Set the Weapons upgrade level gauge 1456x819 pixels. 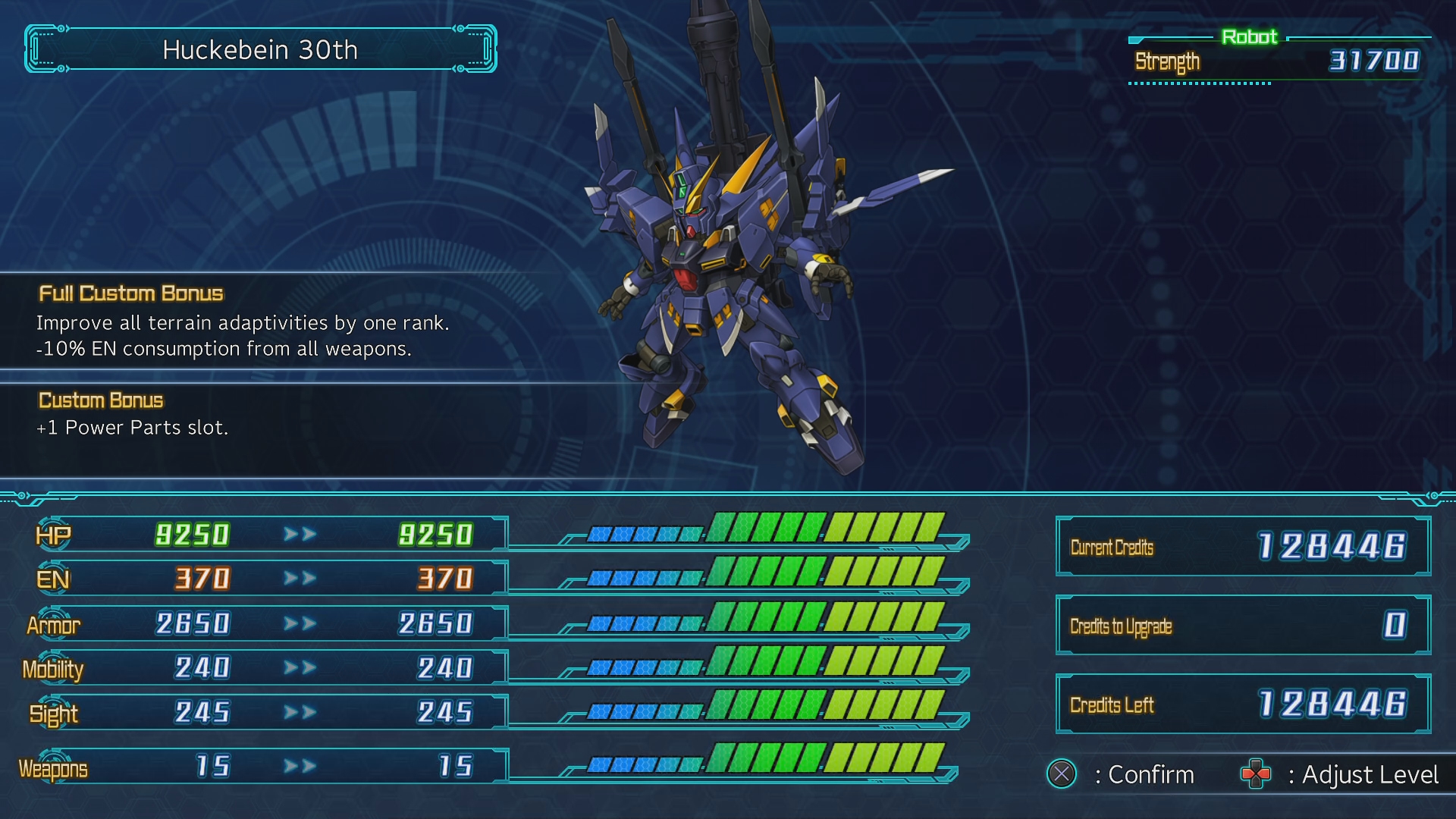pos(766,758)
